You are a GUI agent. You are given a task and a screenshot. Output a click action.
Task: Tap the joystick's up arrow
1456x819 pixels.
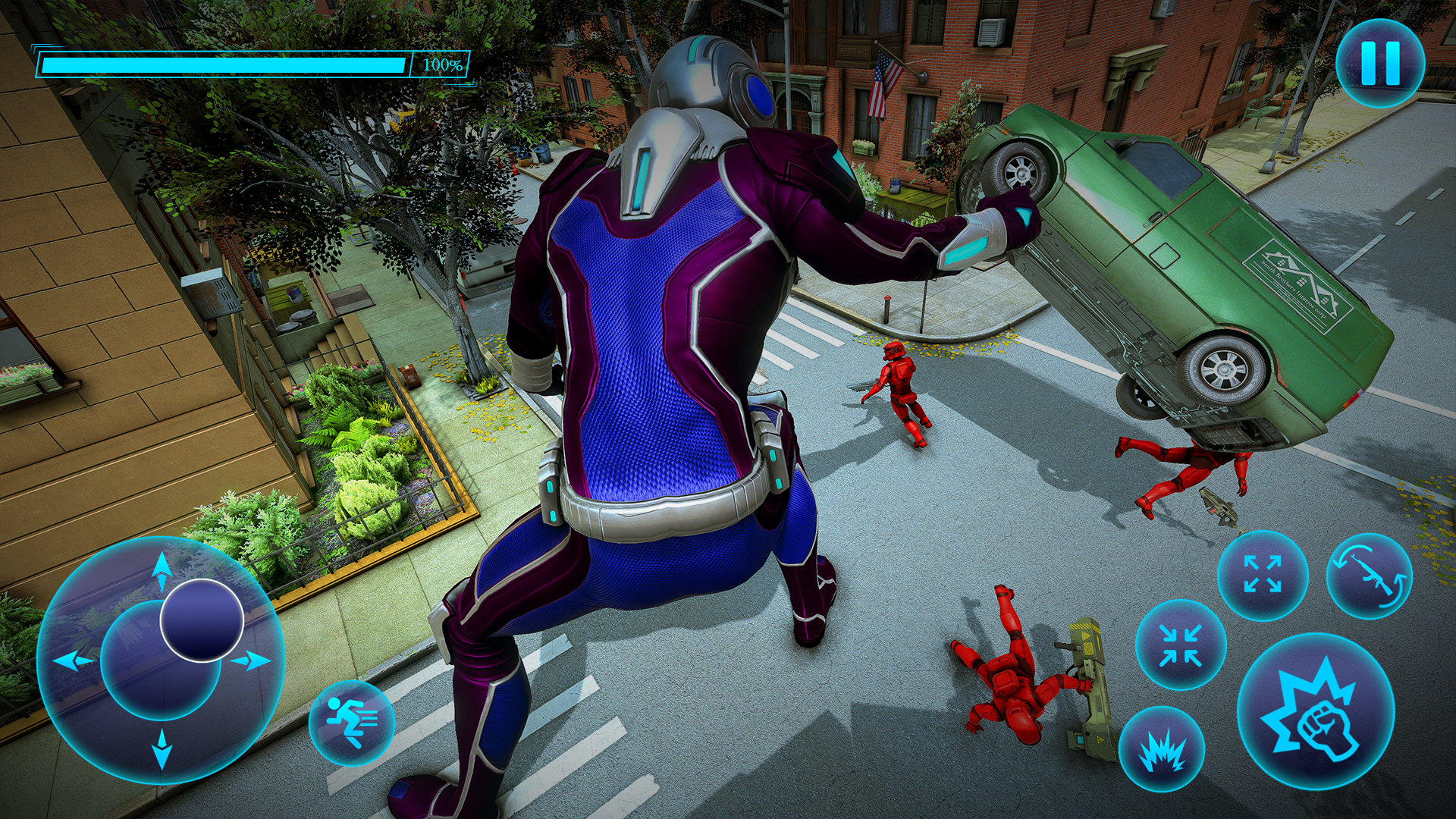pyautogui.click(x=162, y=569)
